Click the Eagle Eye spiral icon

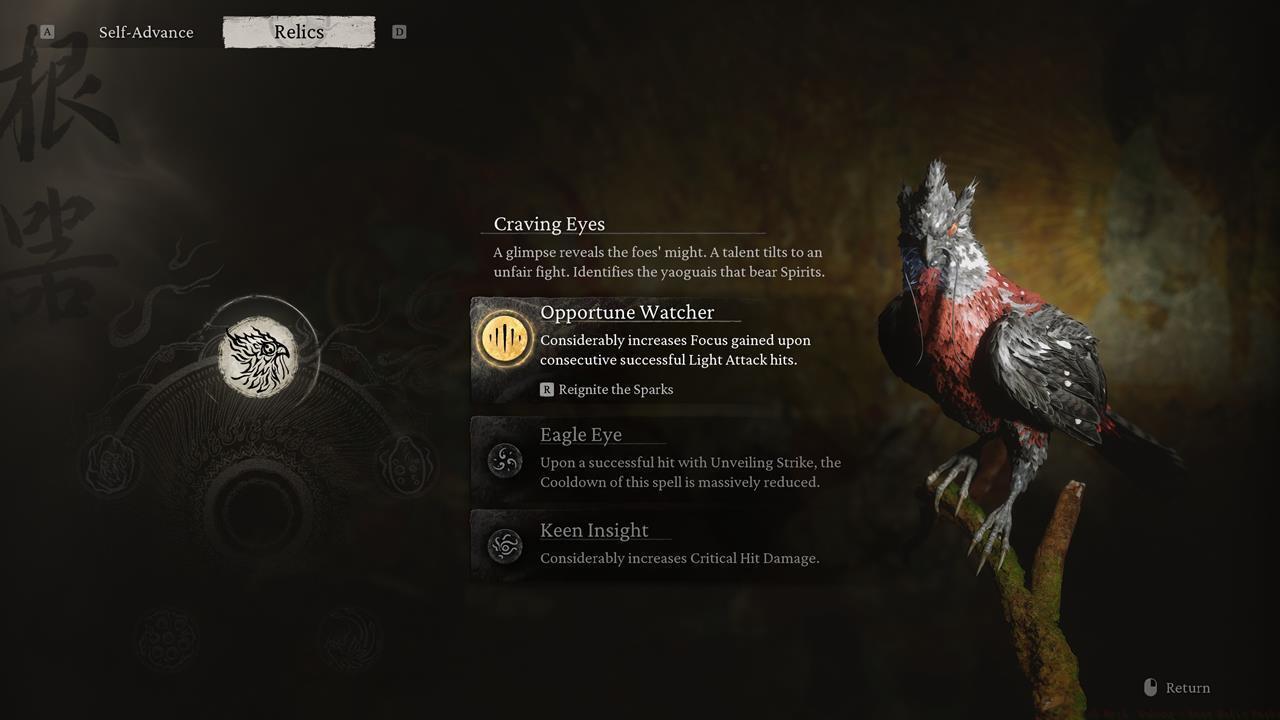click(503, 462)
